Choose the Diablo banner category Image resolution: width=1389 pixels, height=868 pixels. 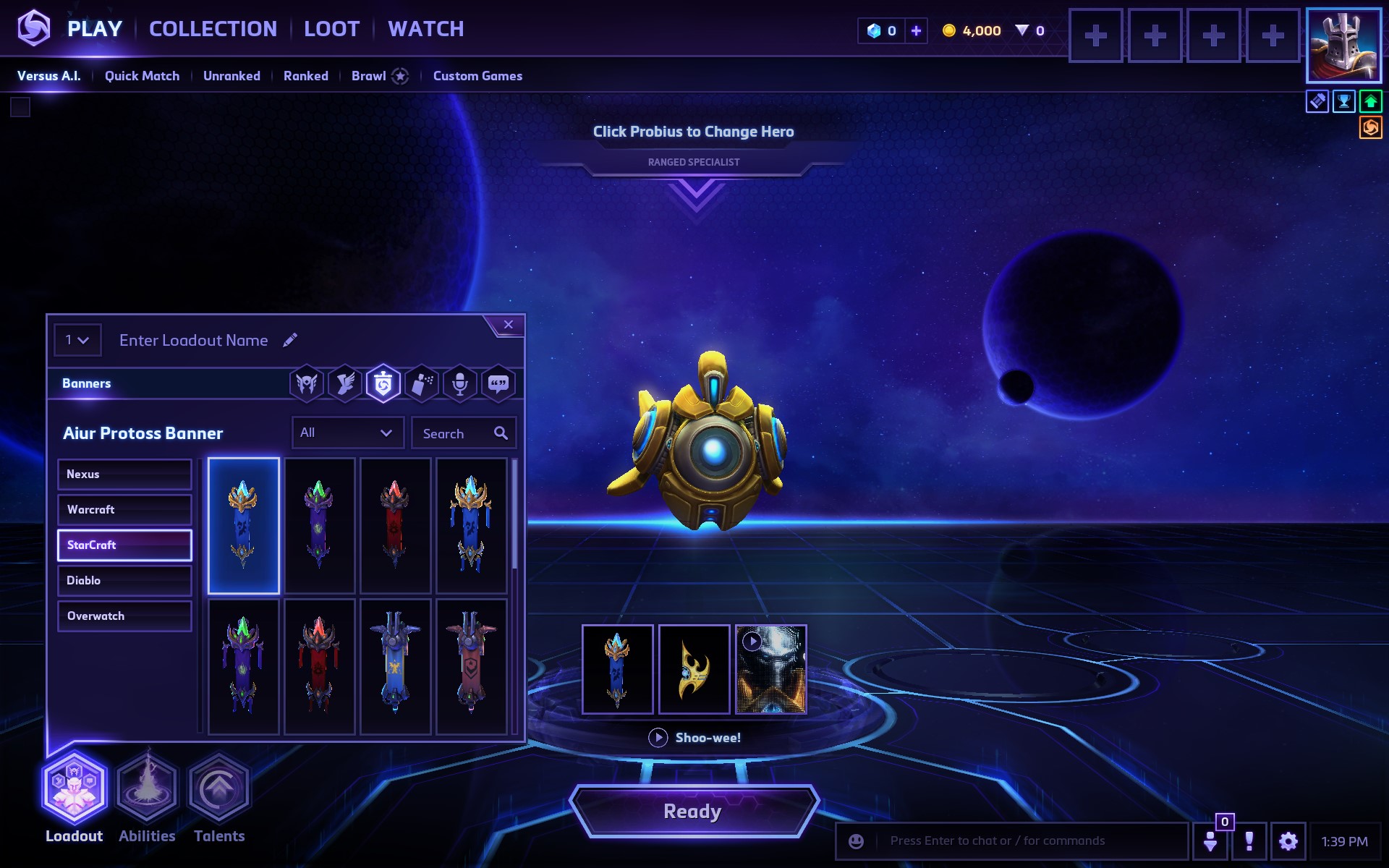[124, 581]
